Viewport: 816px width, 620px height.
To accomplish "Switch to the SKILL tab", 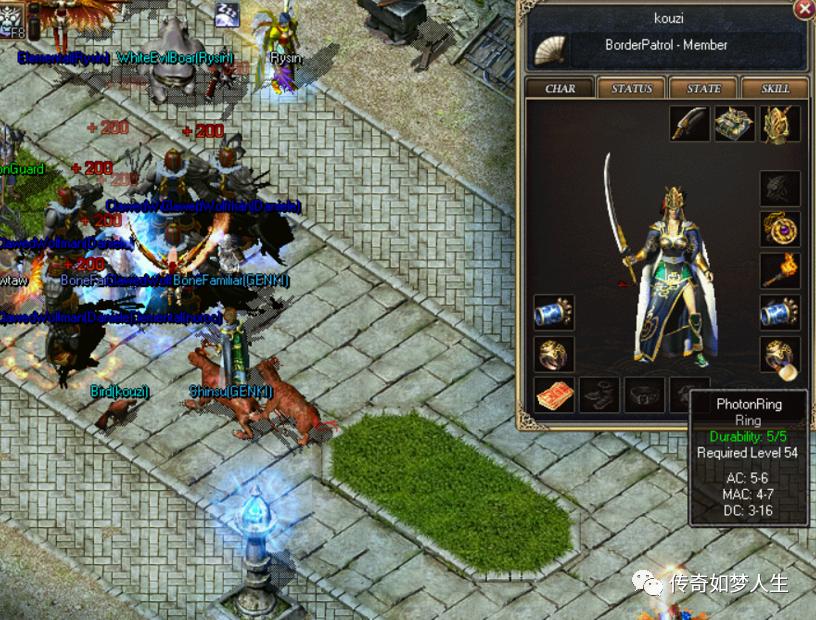I will pos(775,88).
